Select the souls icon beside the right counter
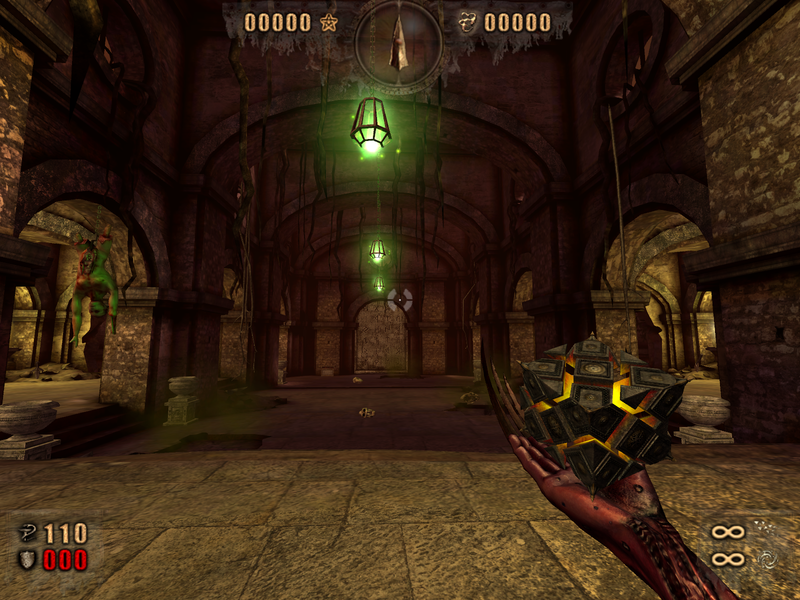The height and width of the screenshot is (600, 800). pyautogui.click(x=466, y=22)
